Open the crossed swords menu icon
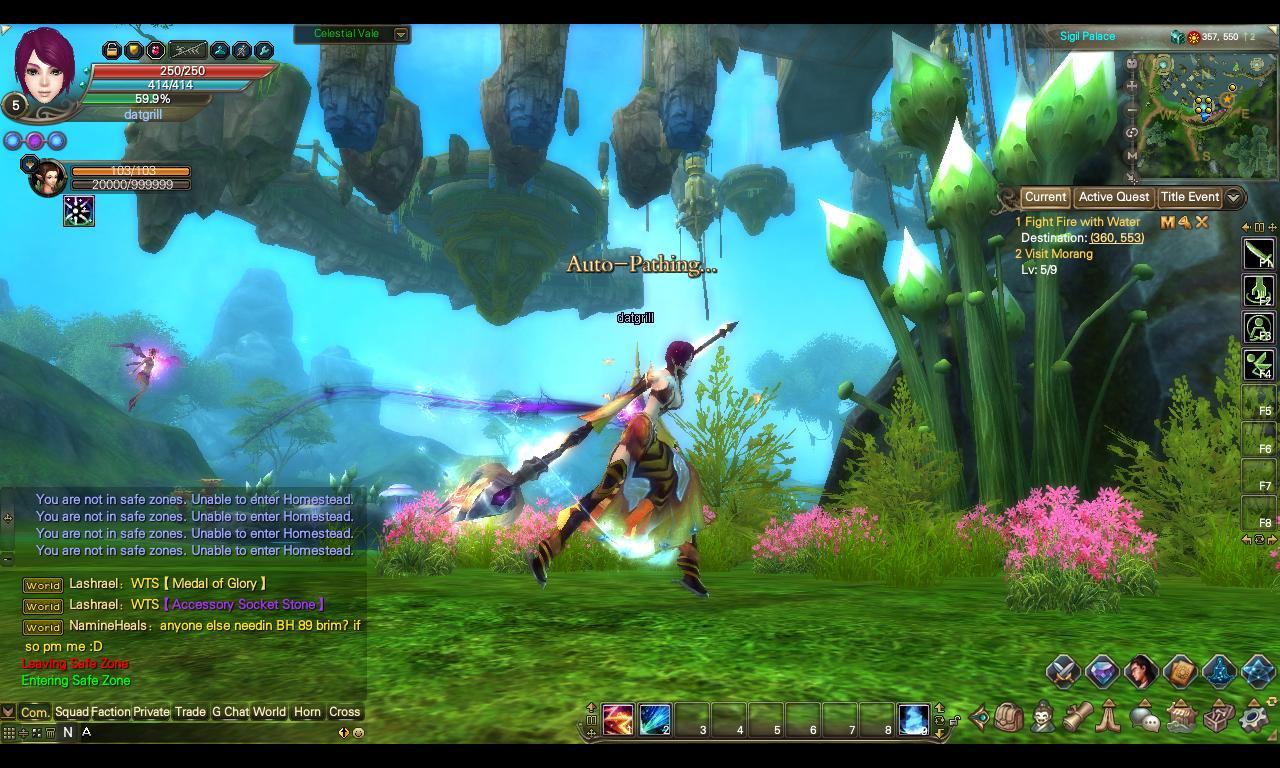Viewport: 1280px width, 768px height. tap(1062, 672)
